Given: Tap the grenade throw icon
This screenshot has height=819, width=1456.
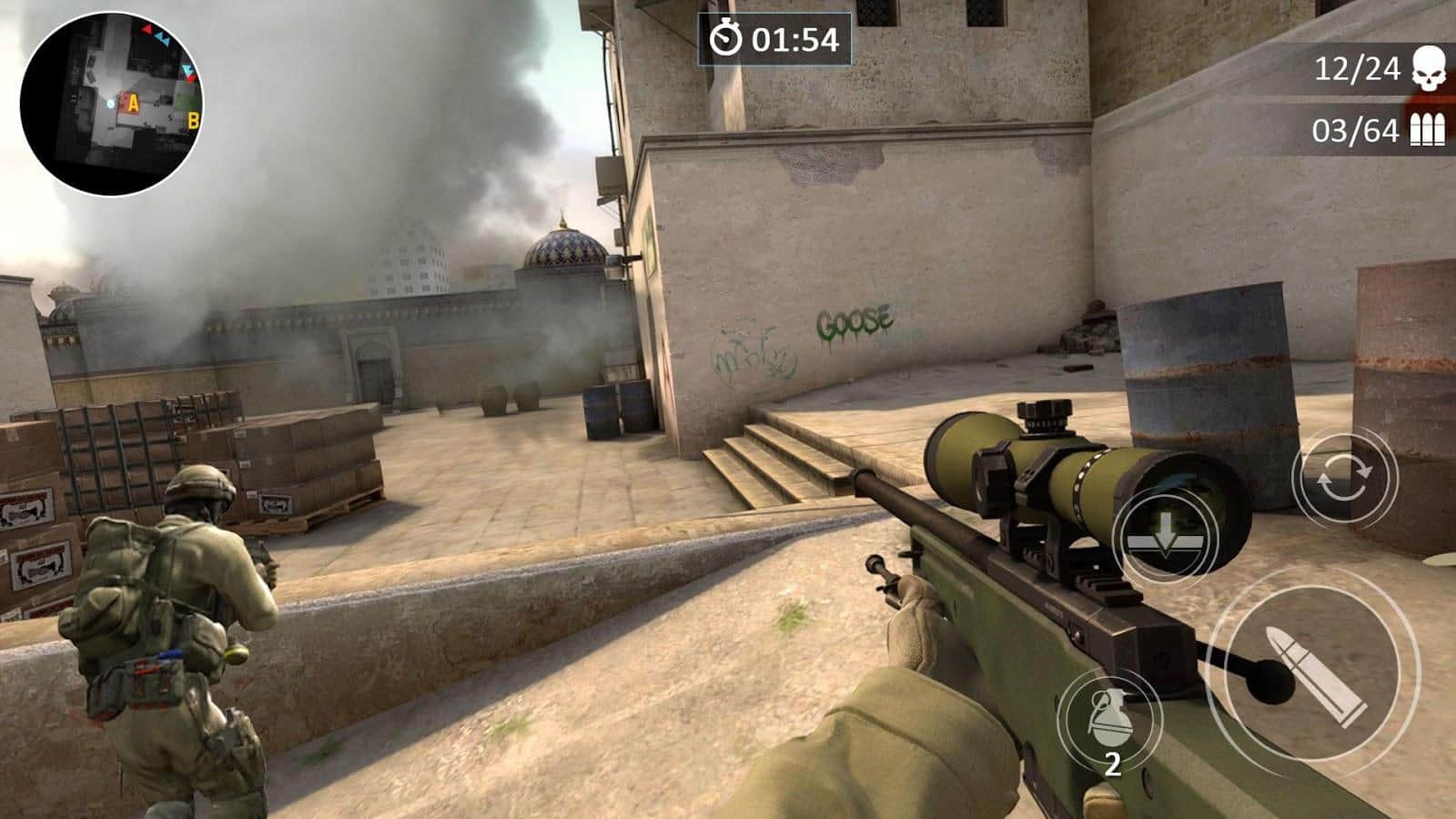Looking at the screenshot, I should pos(1112,719).
